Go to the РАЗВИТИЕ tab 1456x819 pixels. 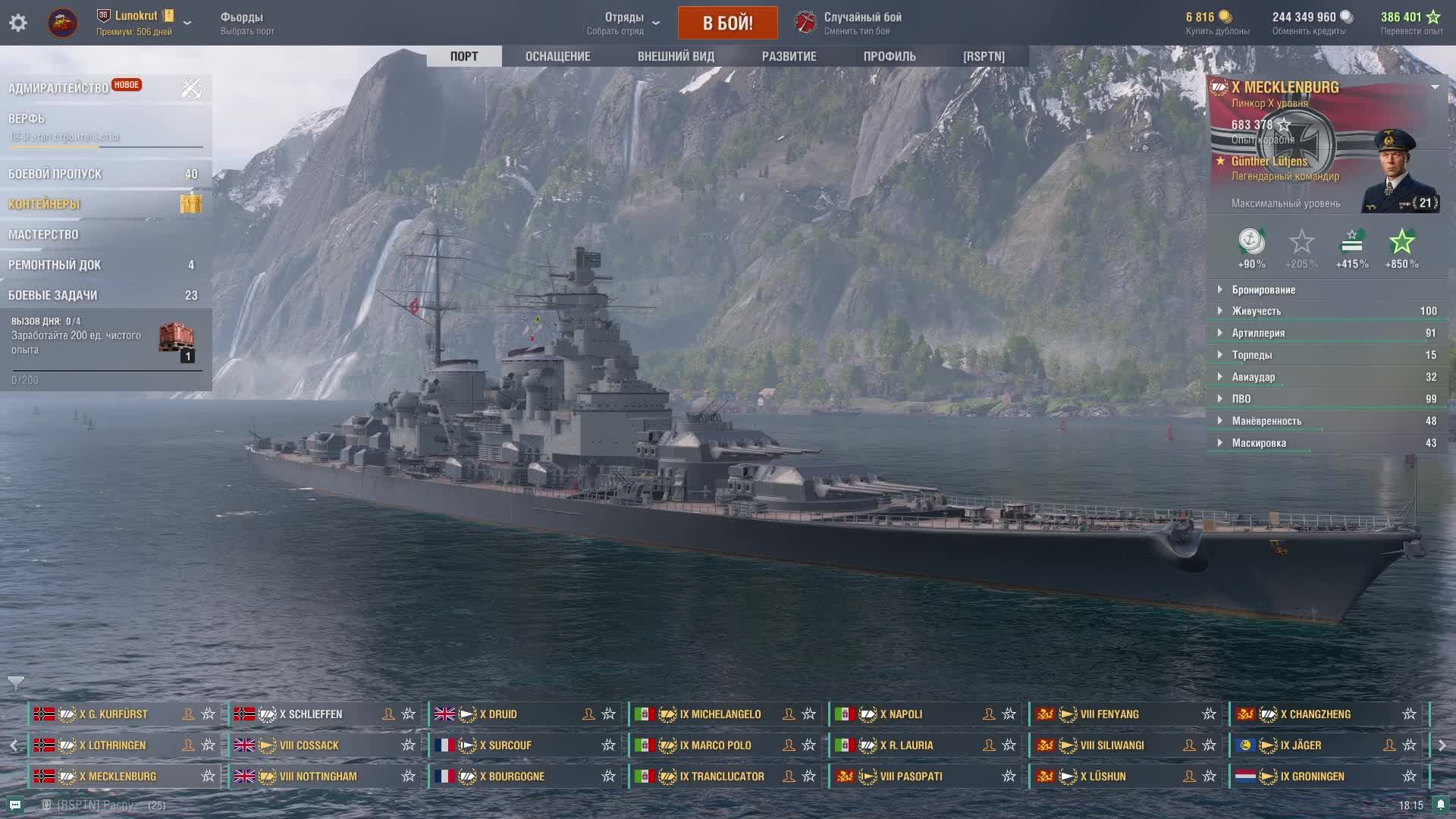(x=789, y=56)
